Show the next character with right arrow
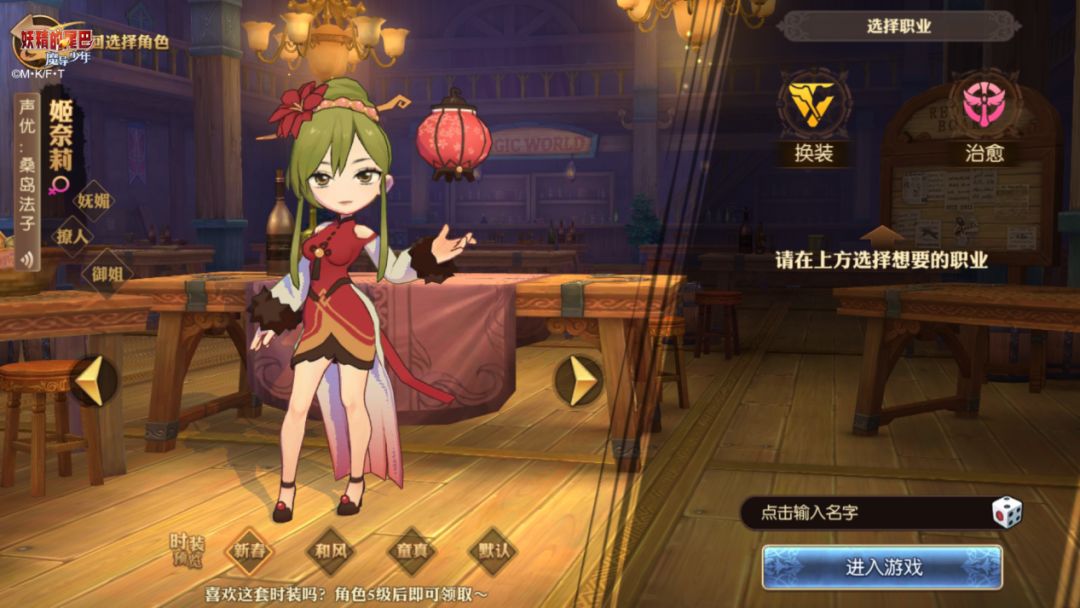Screen dimensions: 1080x608 pos(579,381)
